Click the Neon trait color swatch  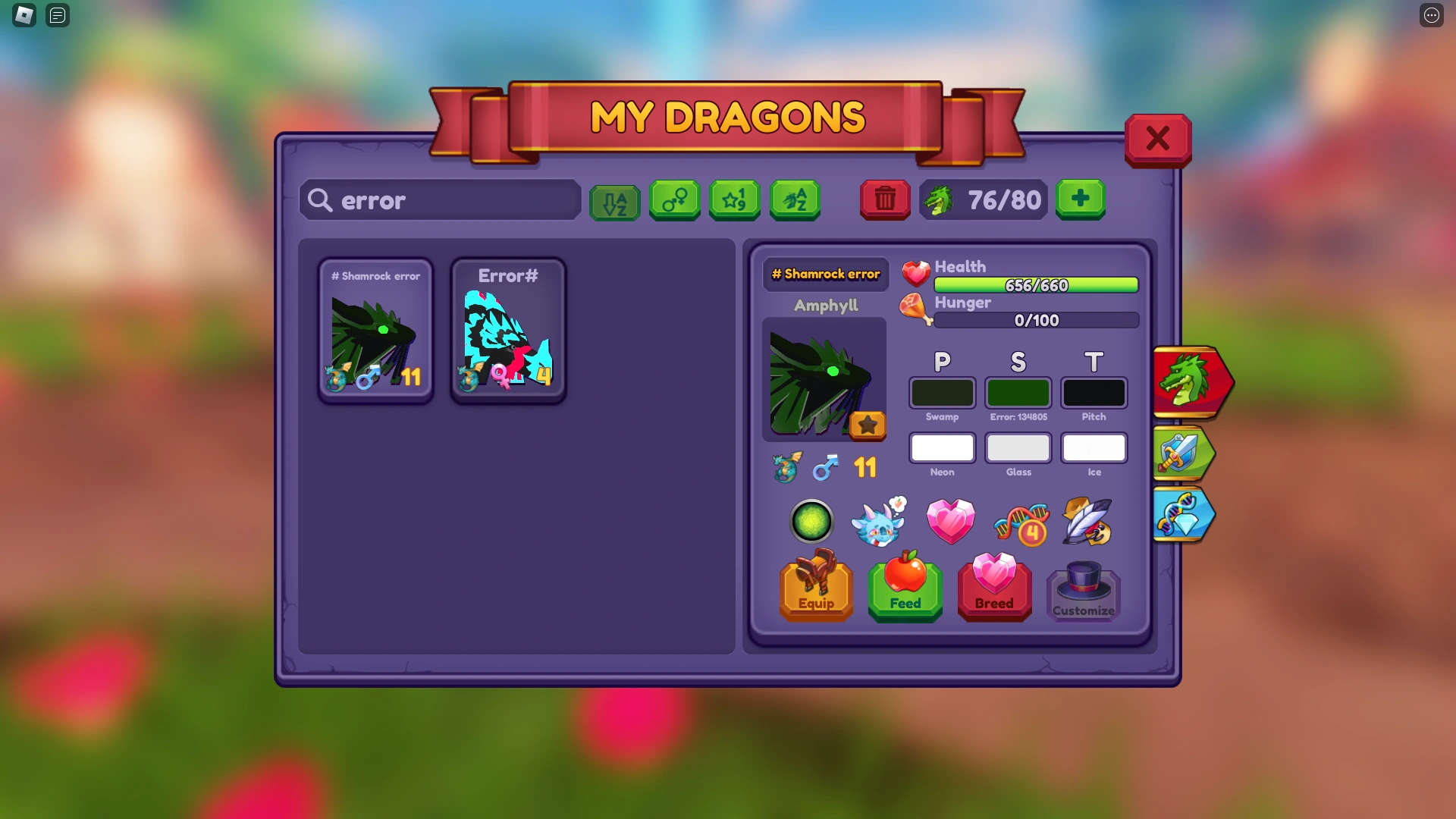942,448
